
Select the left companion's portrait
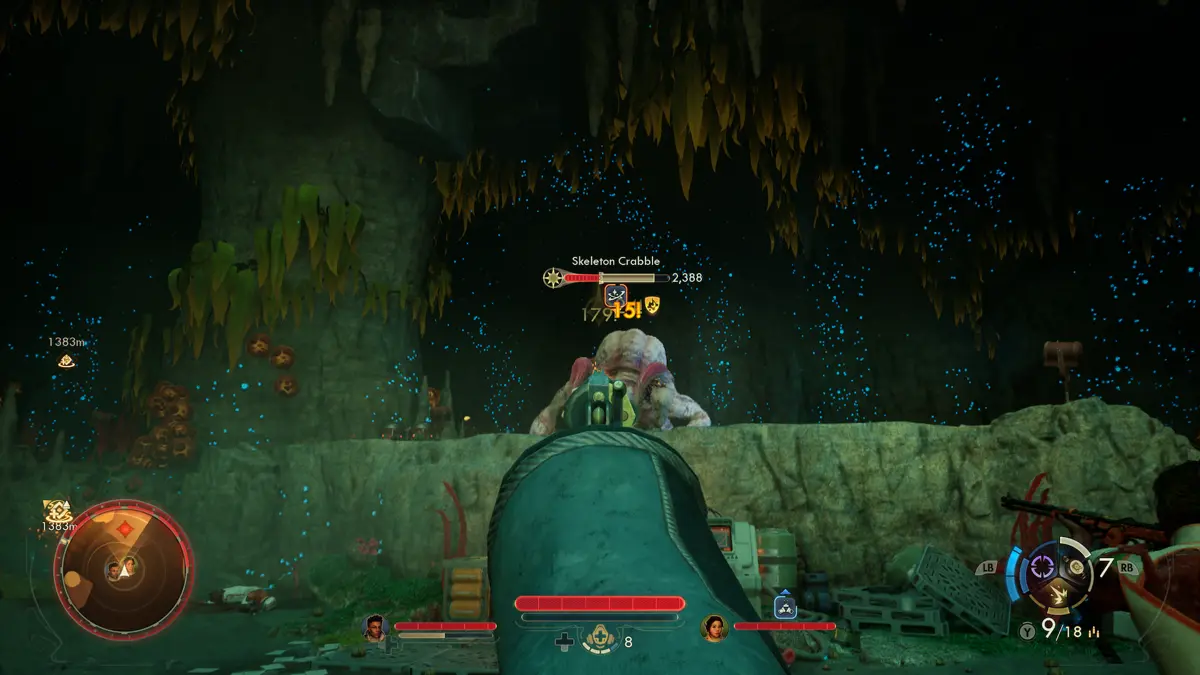[x=375, y=627]
